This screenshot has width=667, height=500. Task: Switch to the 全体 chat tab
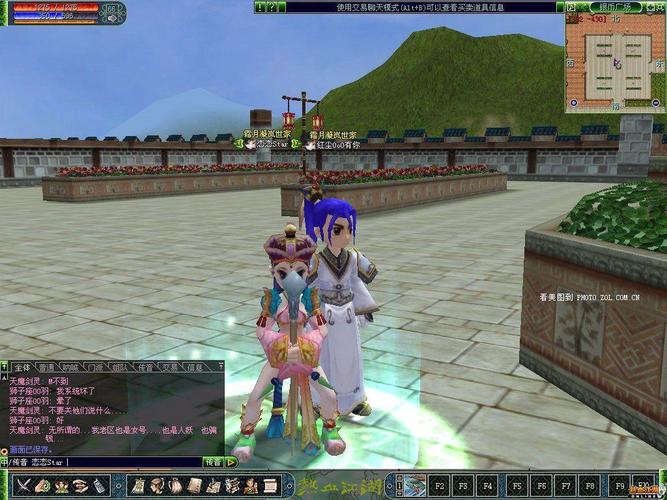click(22, 367)
